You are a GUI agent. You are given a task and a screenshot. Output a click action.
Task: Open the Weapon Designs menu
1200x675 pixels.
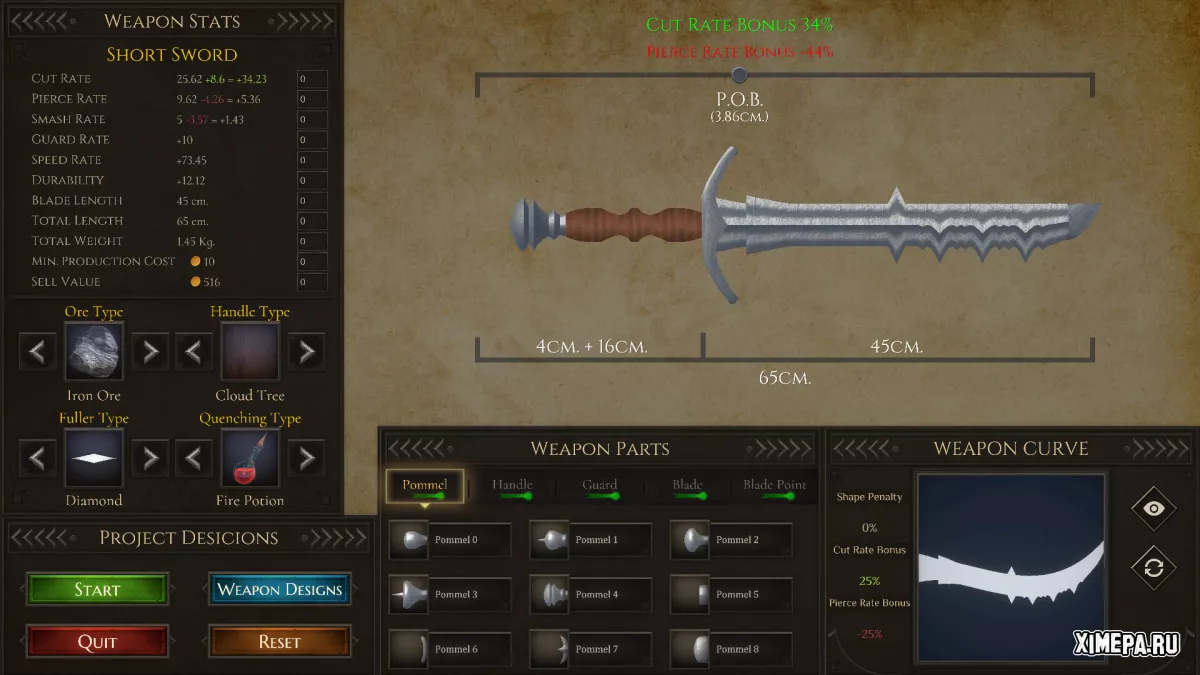[x=280, y=590]
